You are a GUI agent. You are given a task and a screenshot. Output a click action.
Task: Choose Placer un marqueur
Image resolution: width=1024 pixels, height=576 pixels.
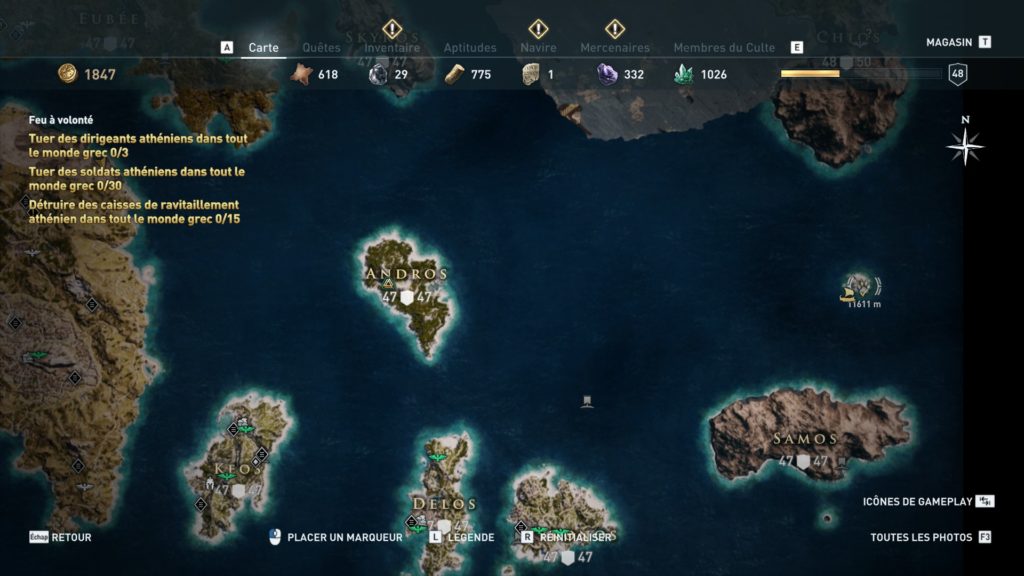[344, 537]
